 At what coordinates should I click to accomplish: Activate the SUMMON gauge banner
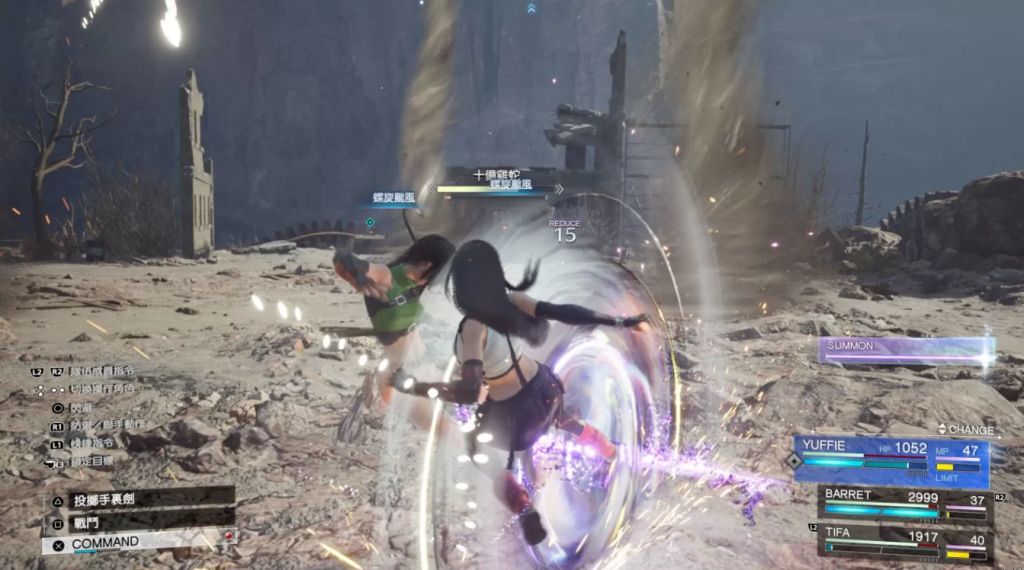pos(905,350)
